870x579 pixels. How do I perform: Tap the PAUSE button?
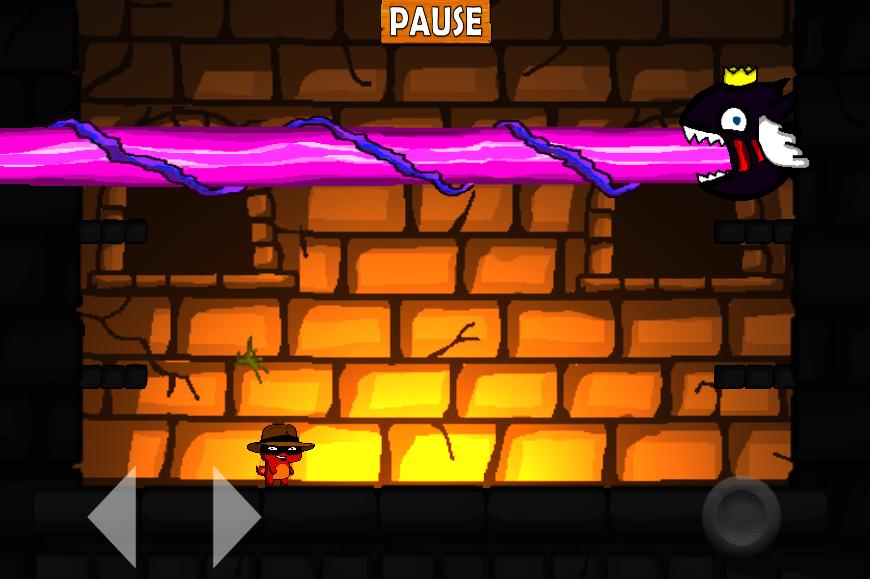(x=435, y=22)
